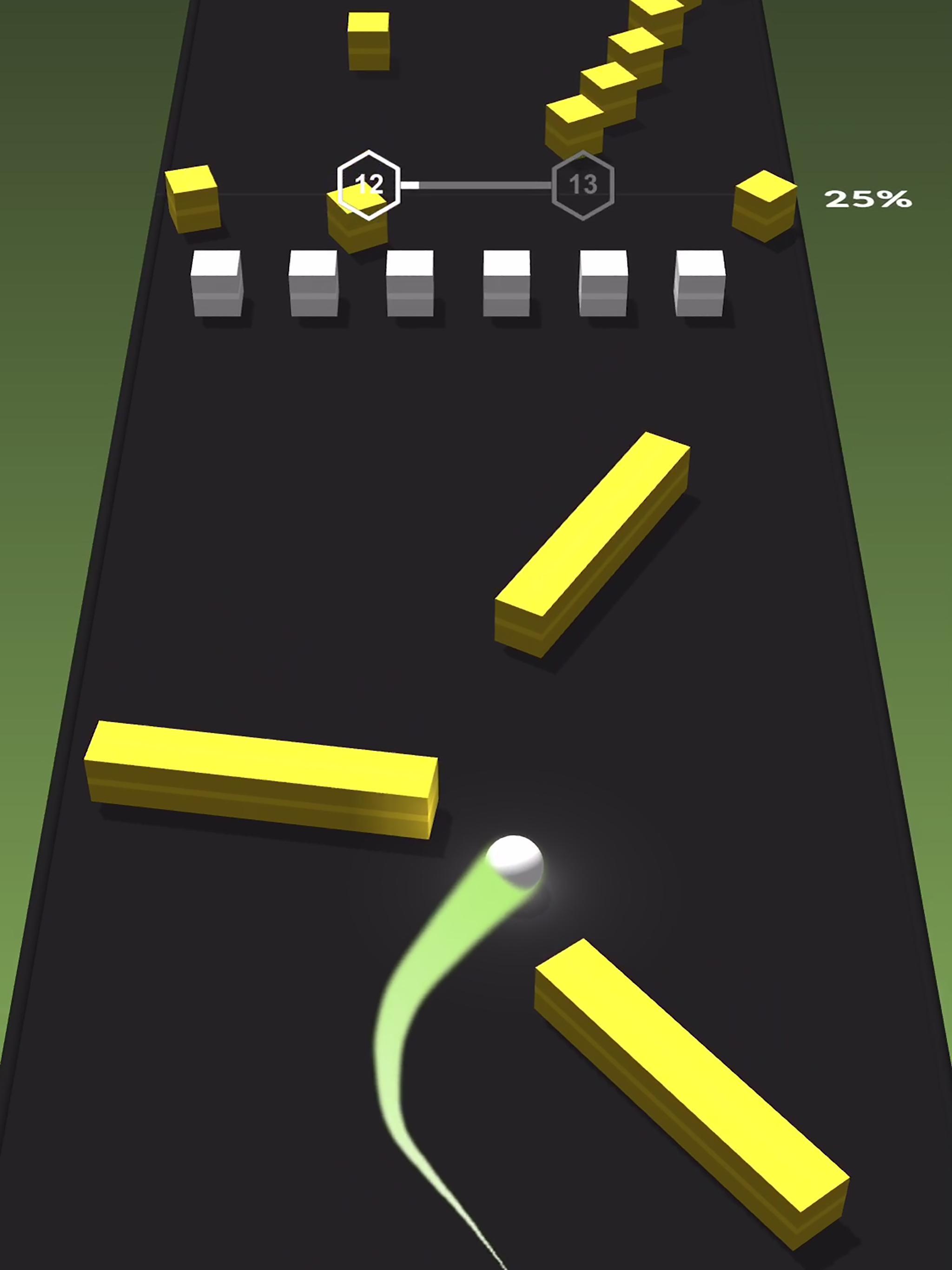The image size is (952, 1270).
Task: Click the progress line between hexagons 12 and 13
Action: point(476,184)
